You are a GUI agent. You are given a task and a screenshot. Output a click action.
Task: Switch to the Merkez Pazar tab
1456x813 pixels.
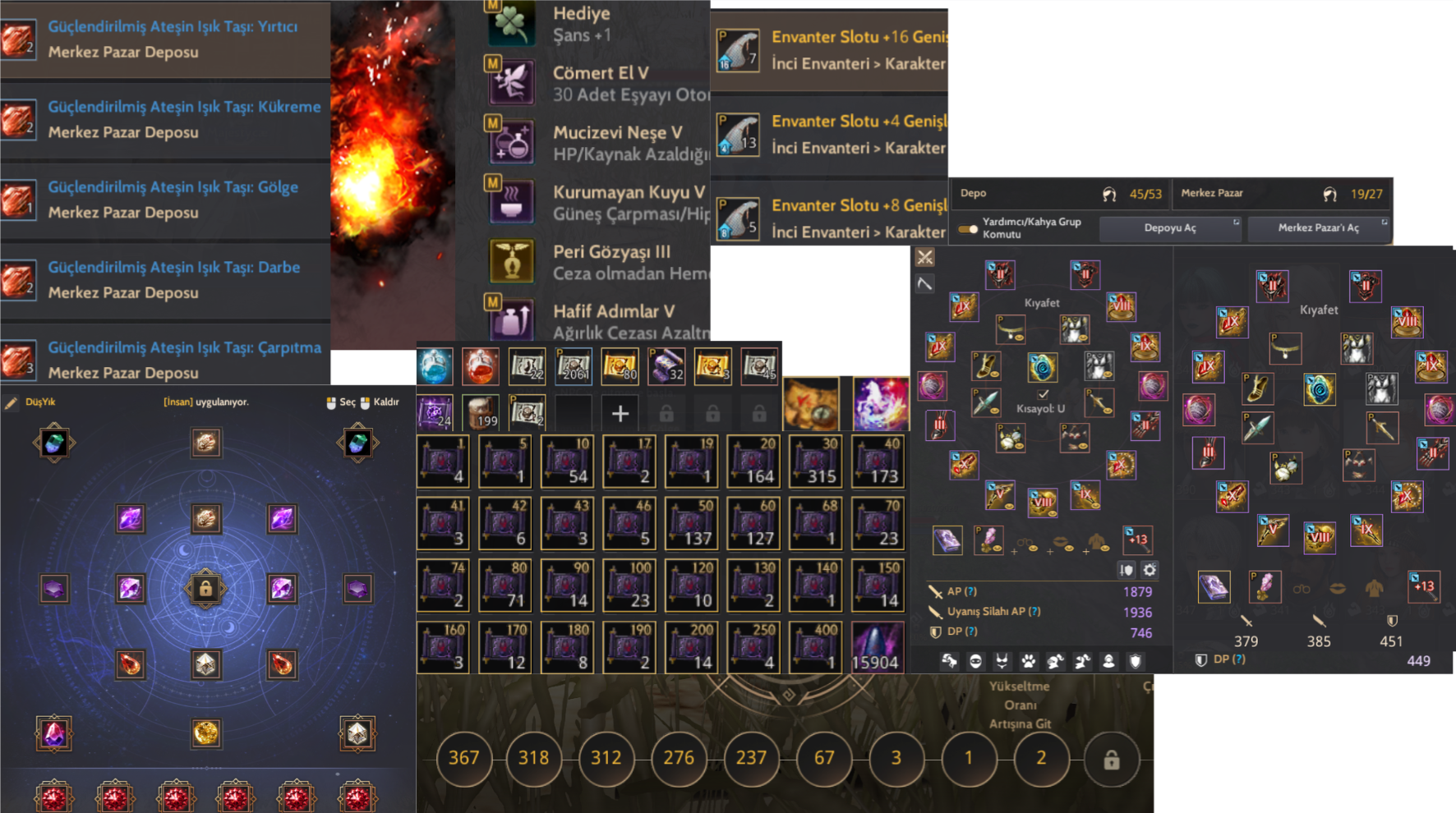1212,194
